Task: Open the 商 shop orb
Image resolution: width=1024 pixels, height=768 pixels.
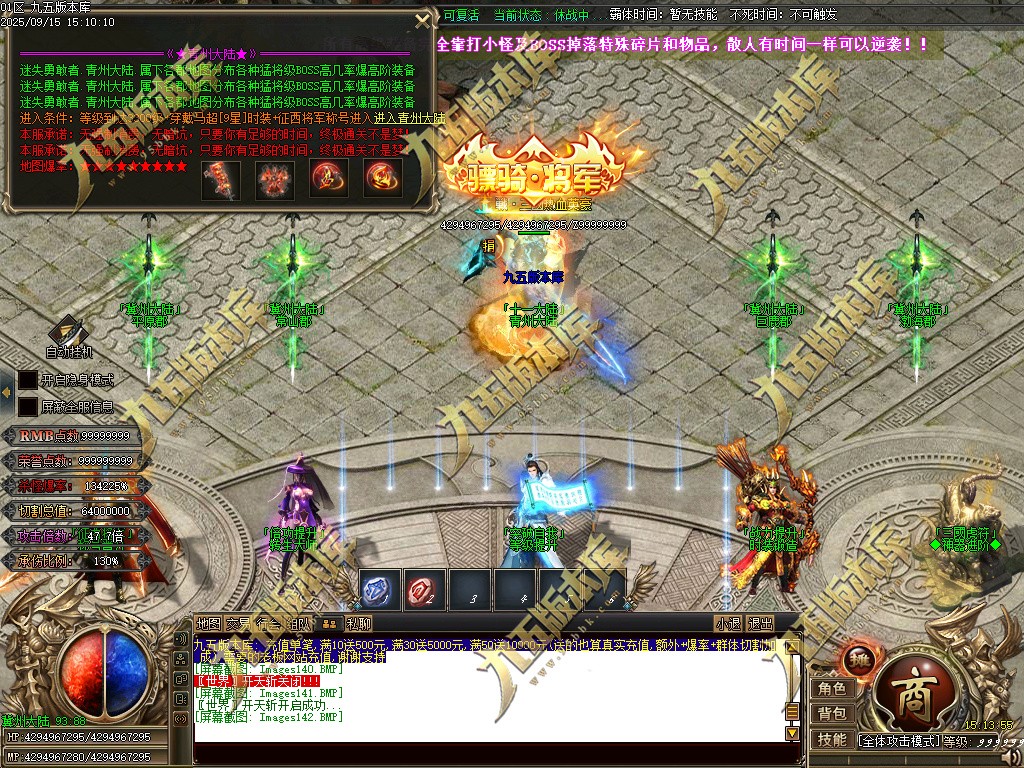Action: pos(909,693)
